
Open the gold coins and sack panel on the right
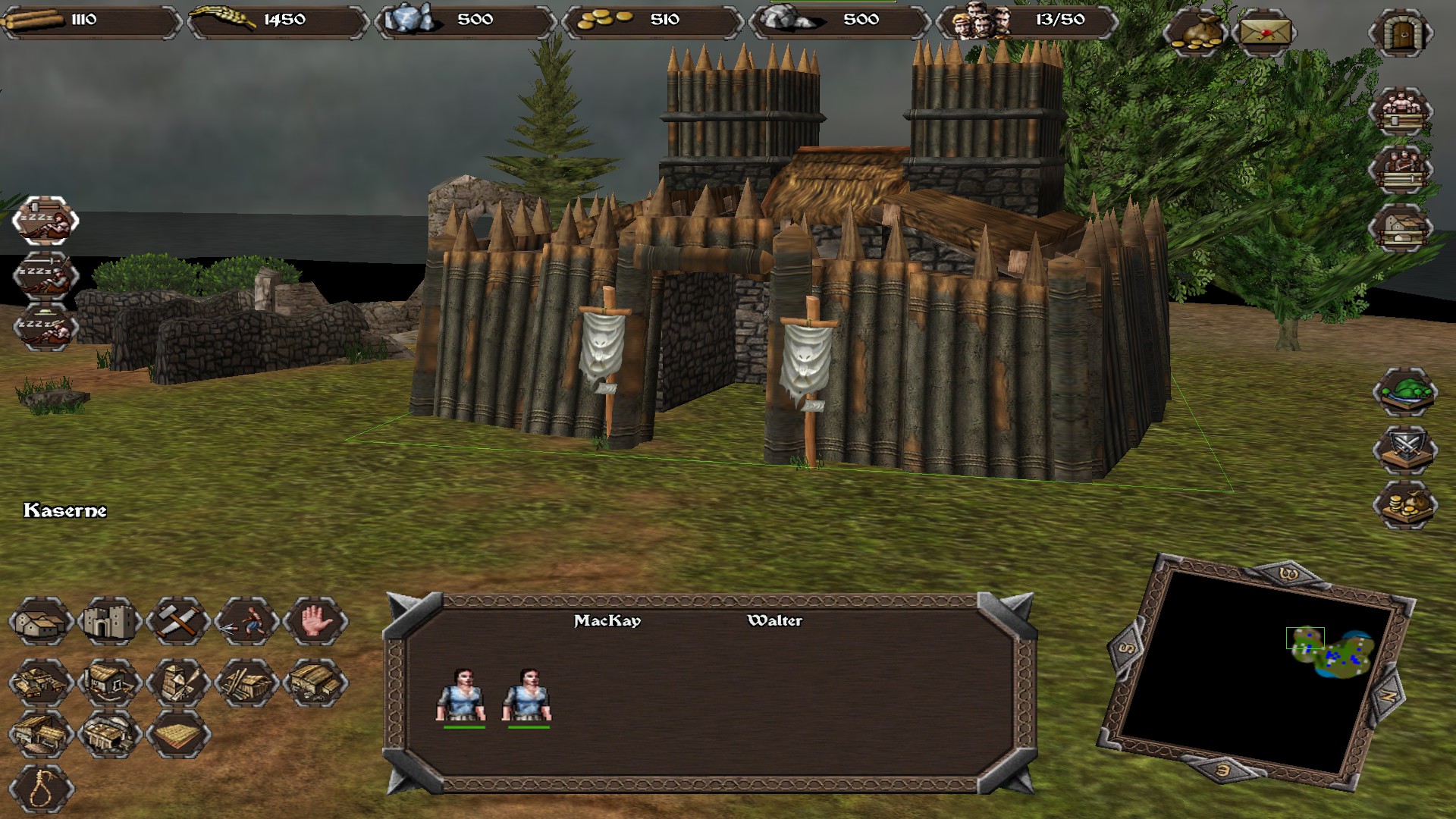1404,504
